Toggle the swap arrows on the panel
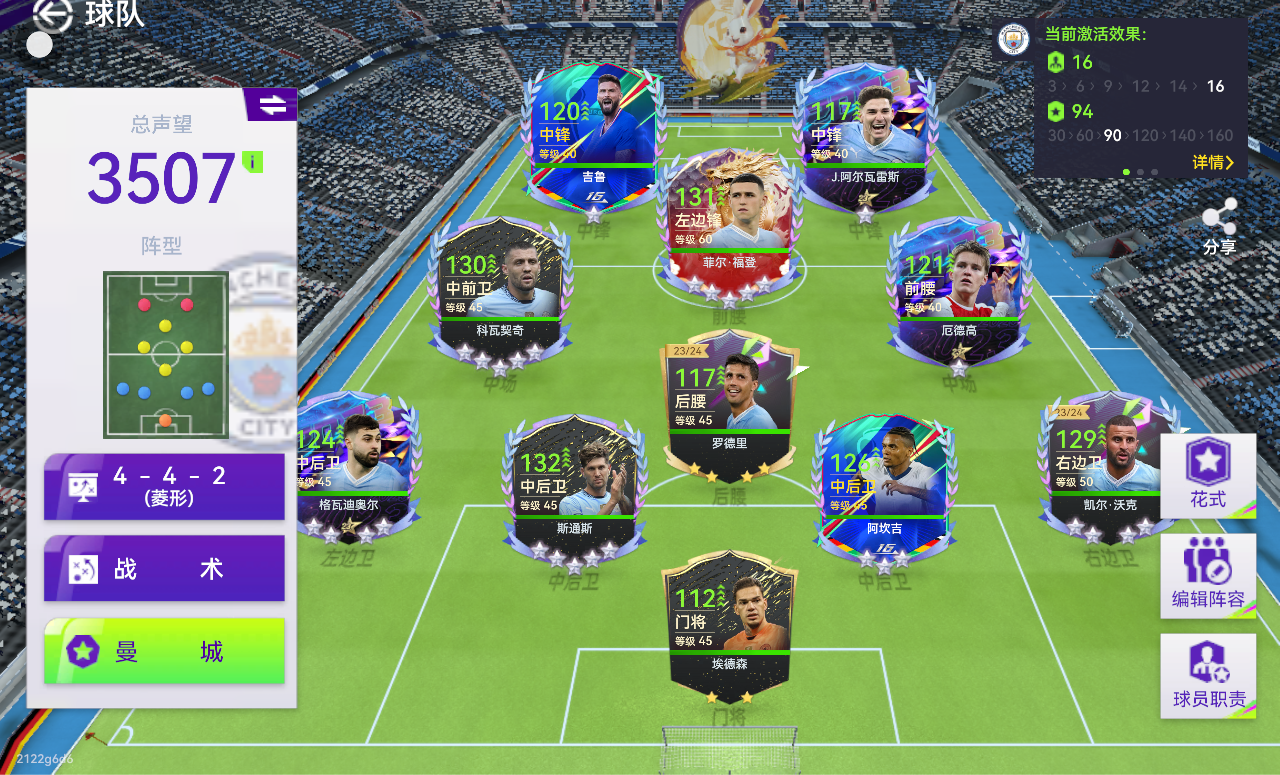The width and height of the screenshot is (1280, 775). [271, 104]
